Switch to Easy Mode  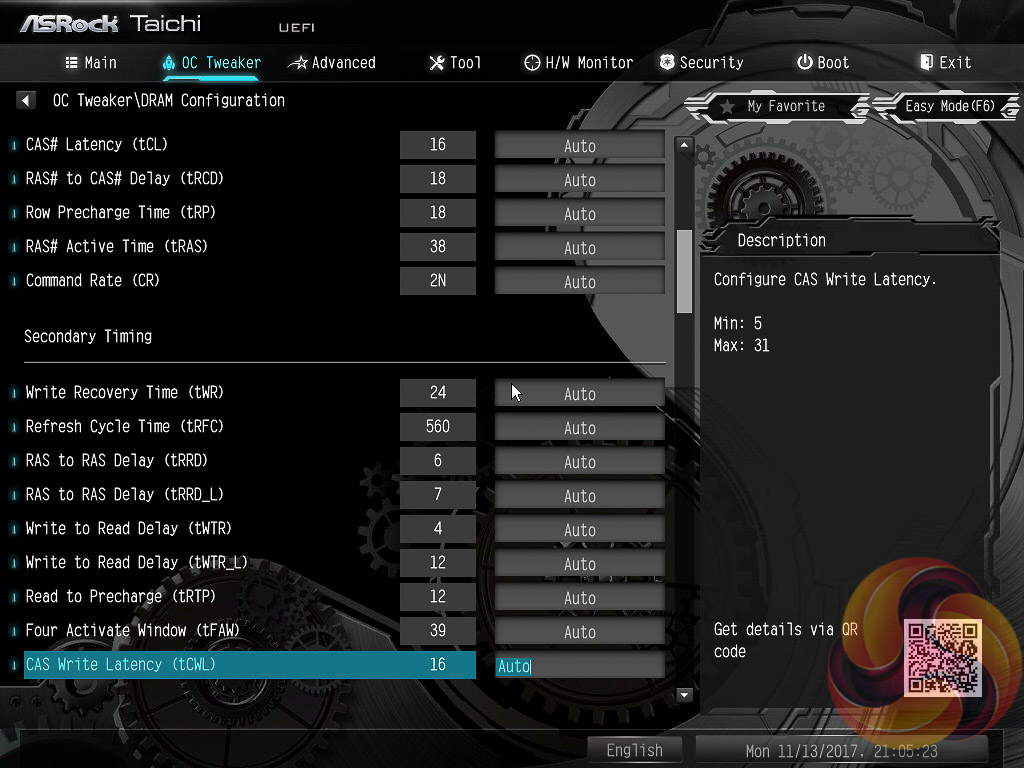(x=948, y=106)
